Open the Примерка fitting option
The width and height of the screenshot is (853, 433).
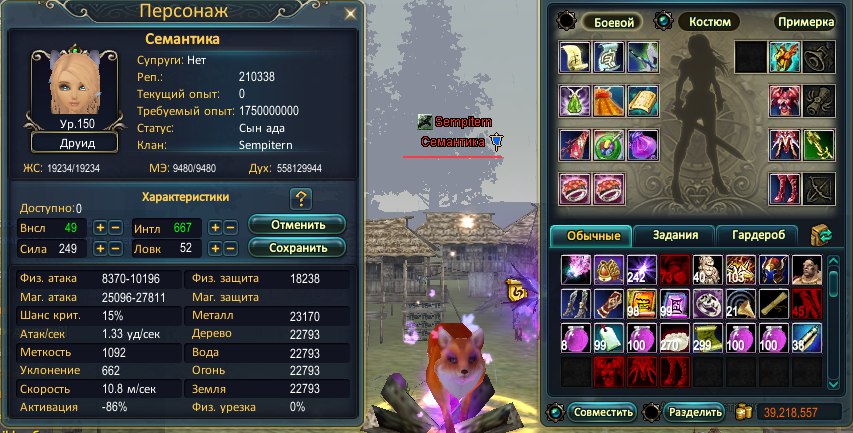pyautogui.click(x=804, y=21)
